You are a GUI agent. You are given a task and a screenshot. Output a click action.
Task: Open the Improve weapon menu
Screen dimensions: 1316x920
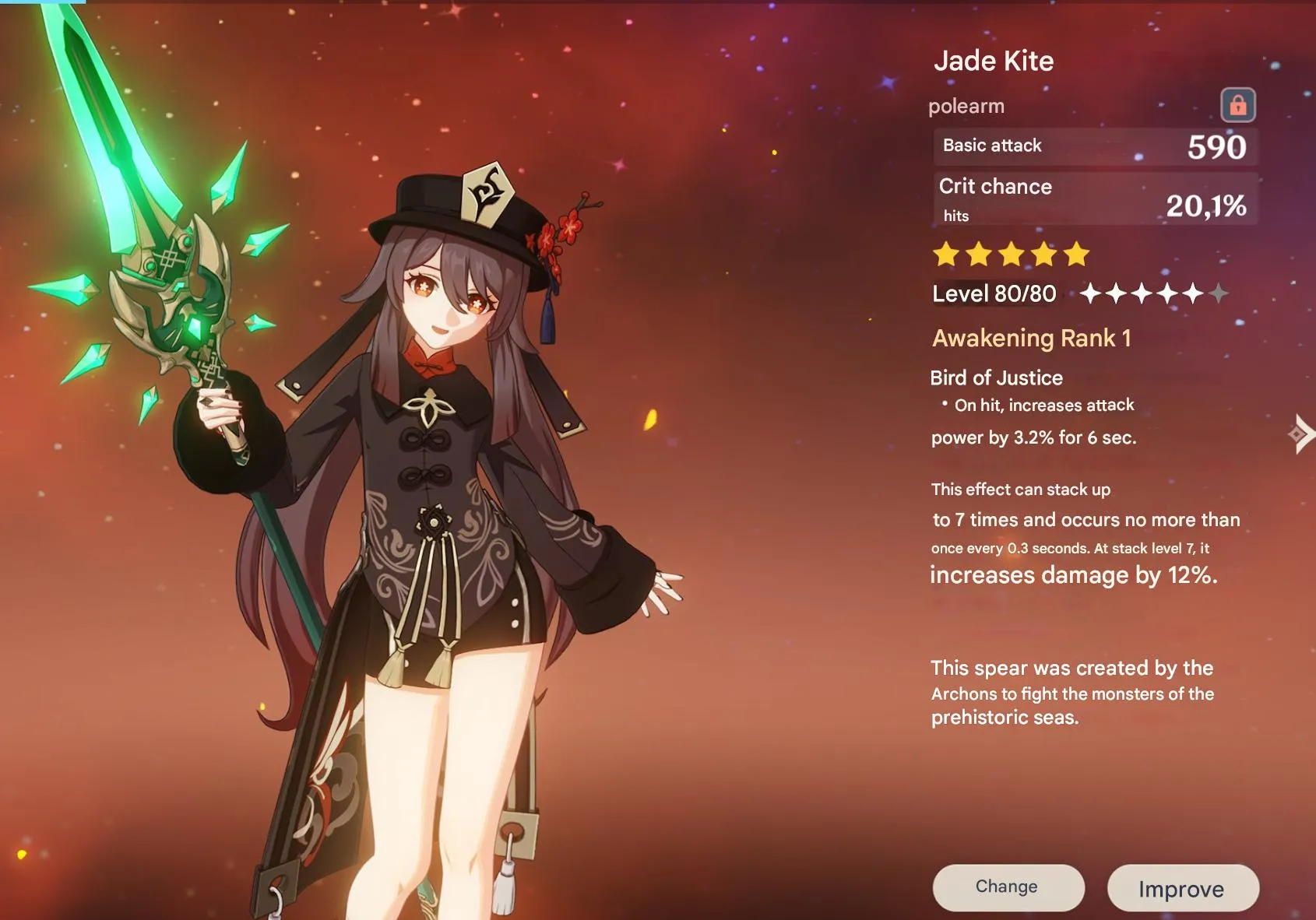(1182, 888)
